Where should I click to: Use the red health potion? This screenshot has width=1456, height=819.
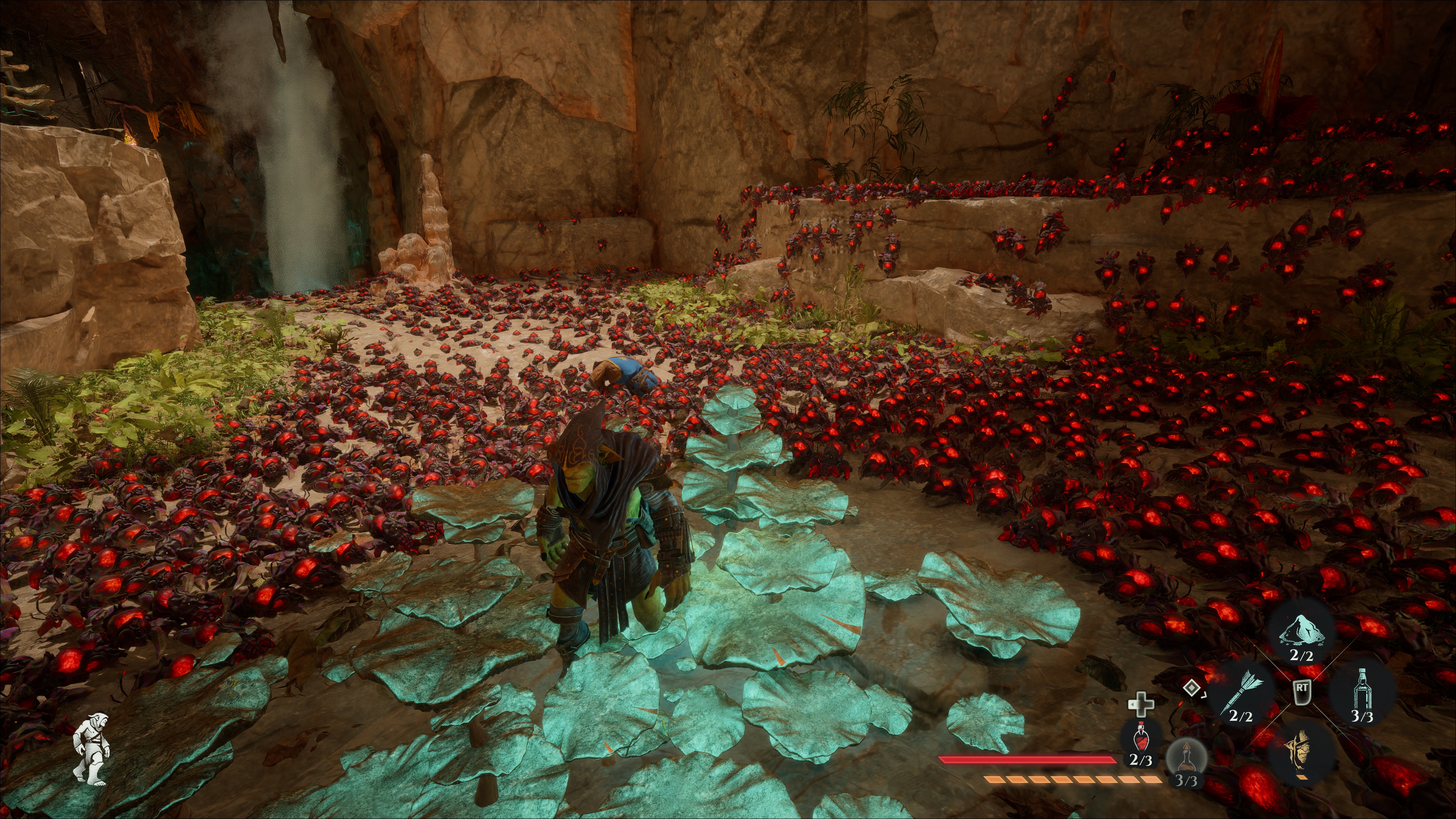coord(1141,737)
